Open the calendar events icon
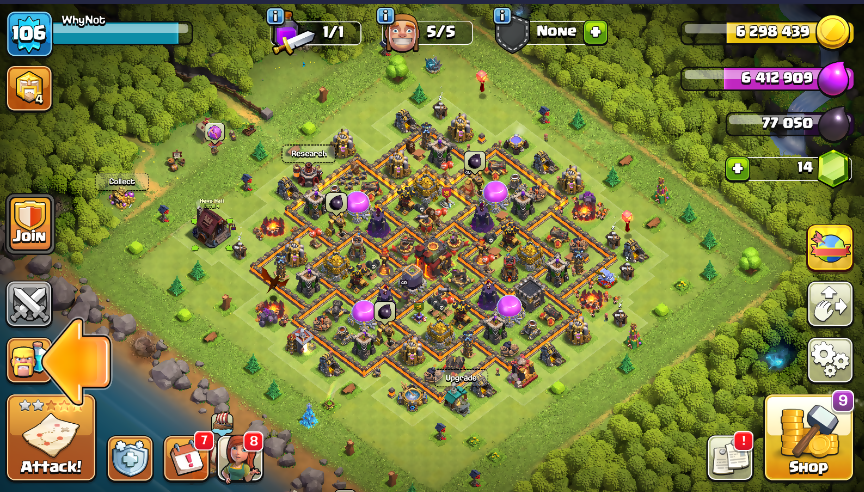The height and width of the screenshot is (492, 864). click(186, 458)
